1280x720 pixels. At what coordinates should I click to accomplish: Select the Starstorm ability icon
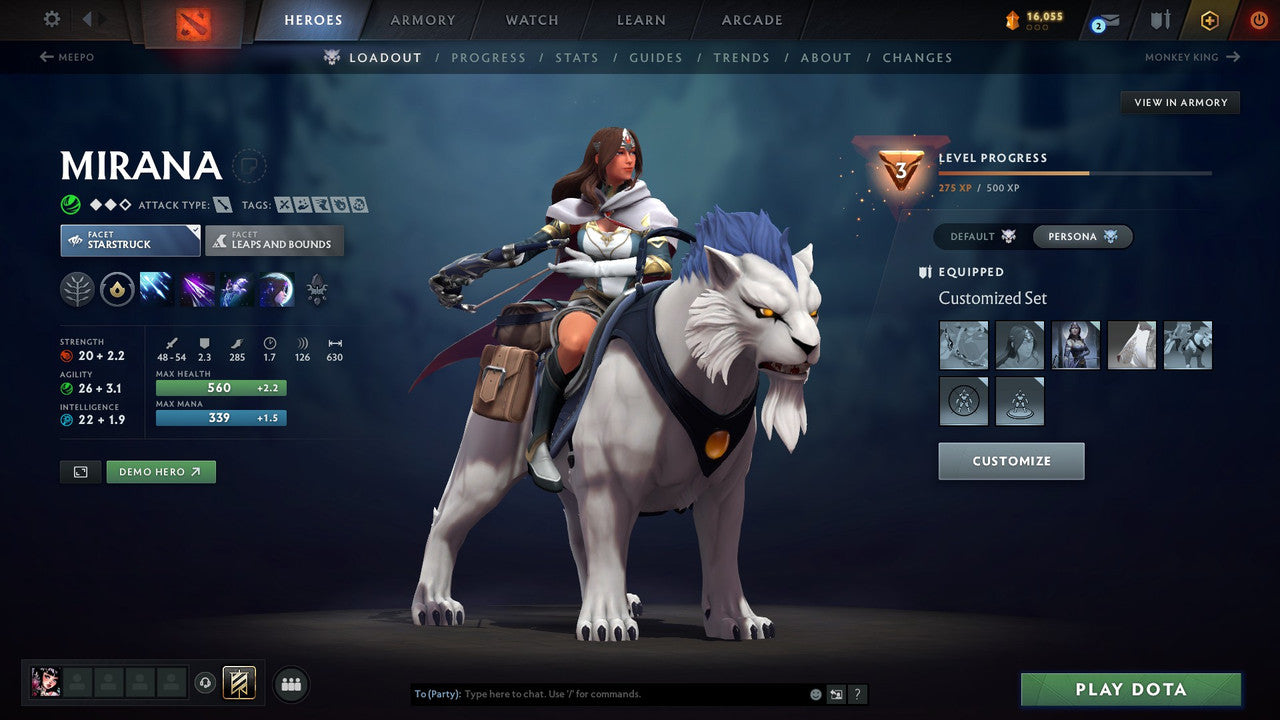155,289
